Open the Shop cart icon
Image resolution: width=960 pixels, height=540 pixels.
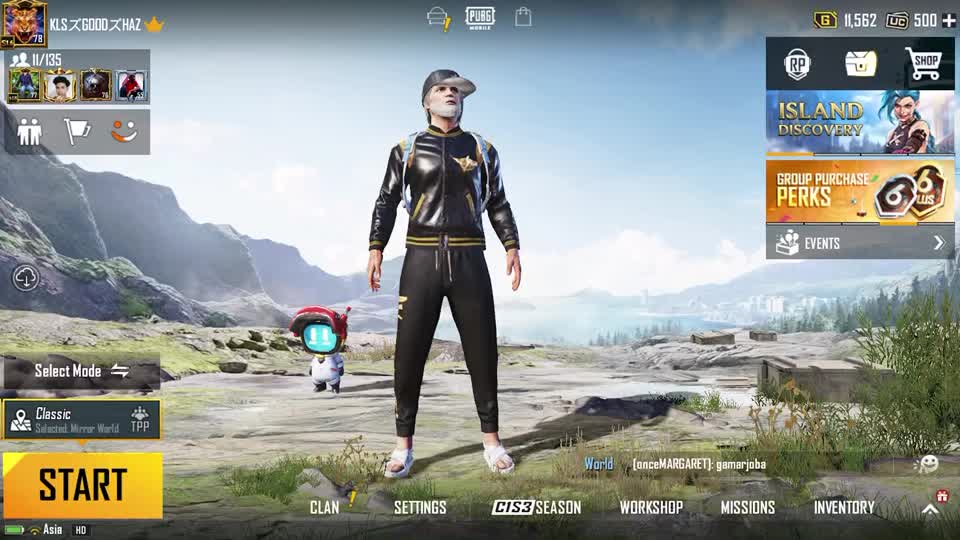924,65
